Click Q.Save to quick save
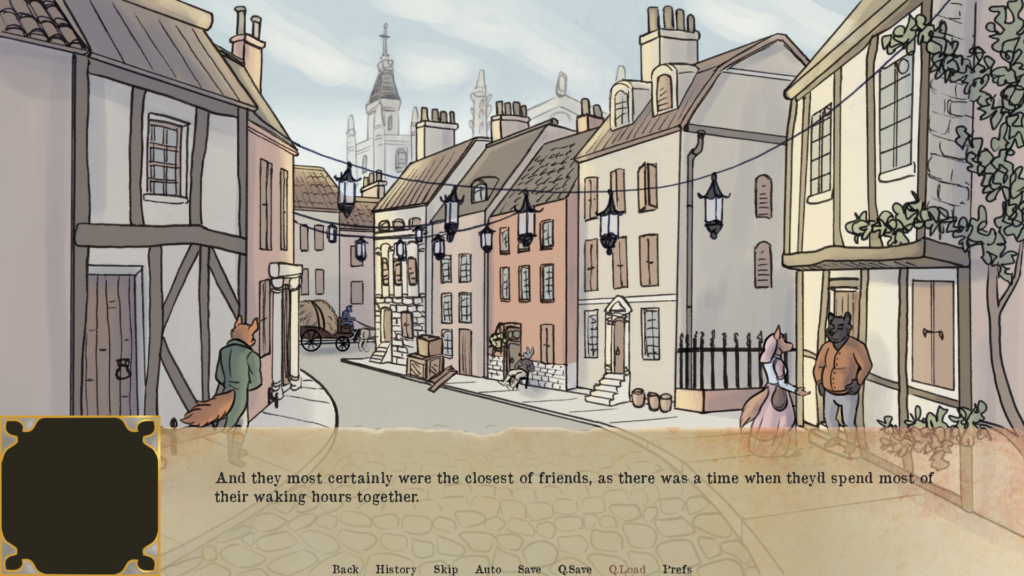The image size is (1024, 576). pyautogui.click(x=575, y=569)
